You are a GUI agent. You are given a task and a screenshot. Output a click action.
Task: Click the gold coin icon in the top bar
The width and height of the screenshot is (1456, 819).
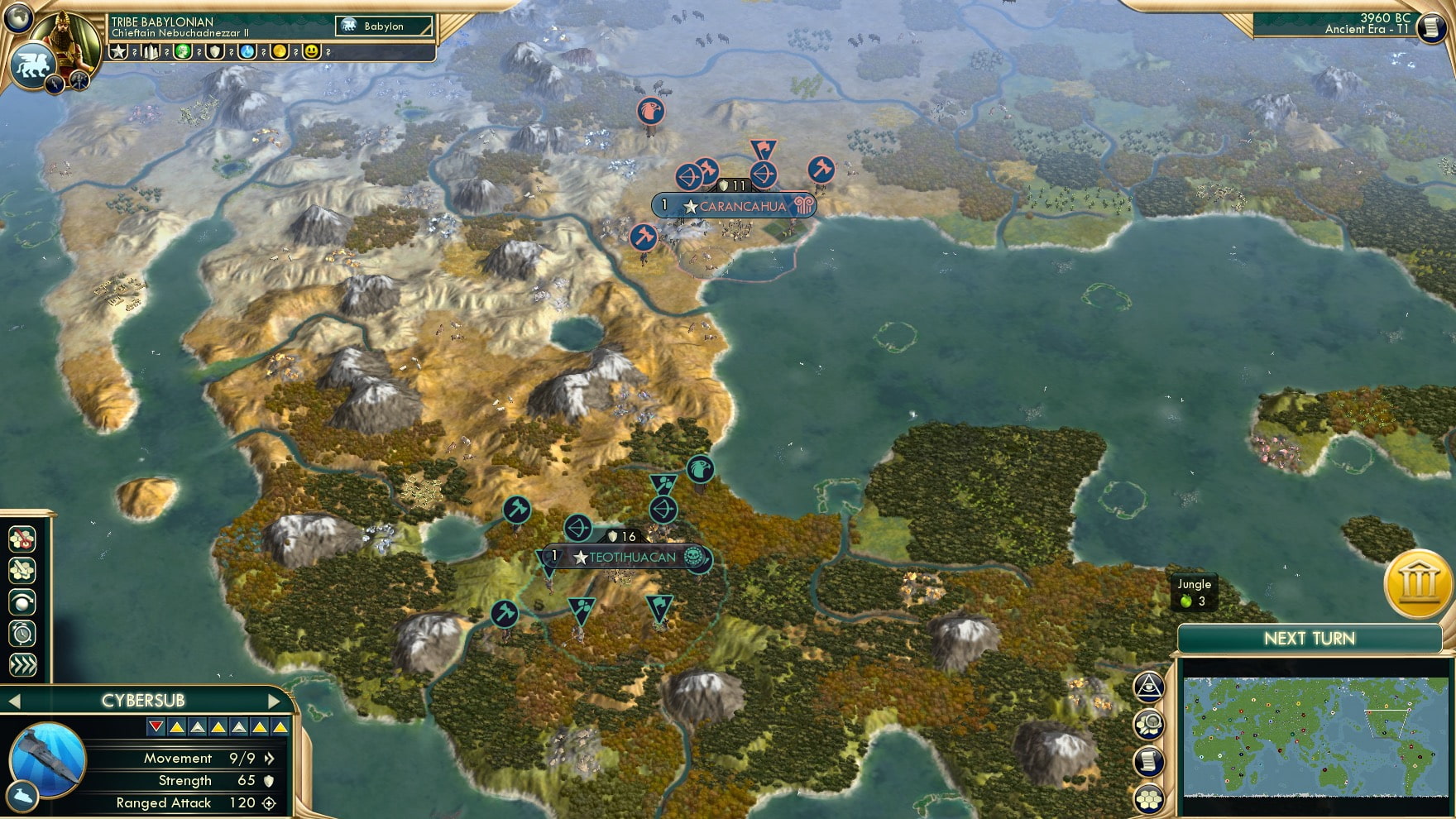point(279,52)
